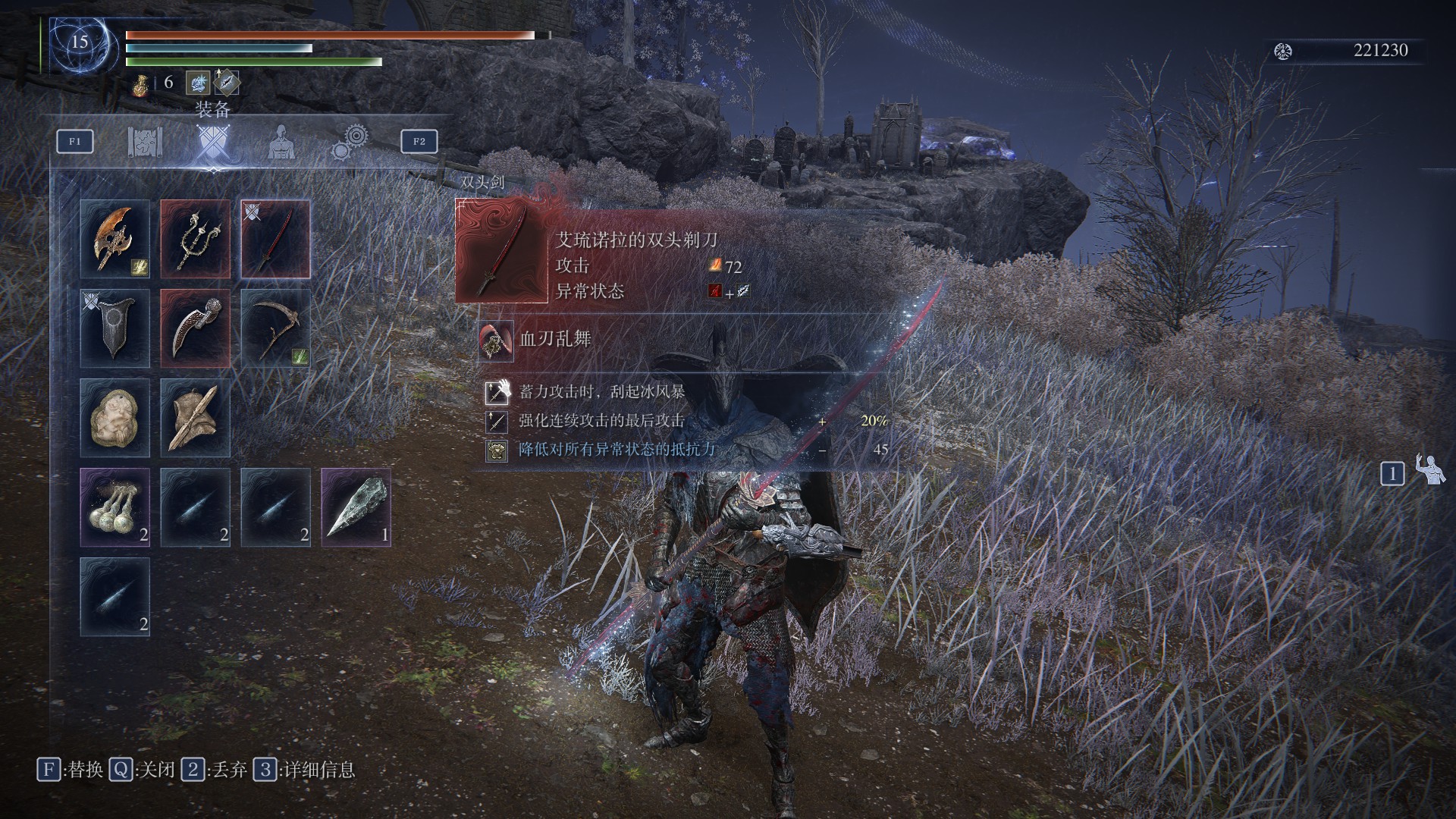This screenshot has height=819, width=1456.
Task: Open the crossed-swords equipment tab
Action: (x=212, y=143)
